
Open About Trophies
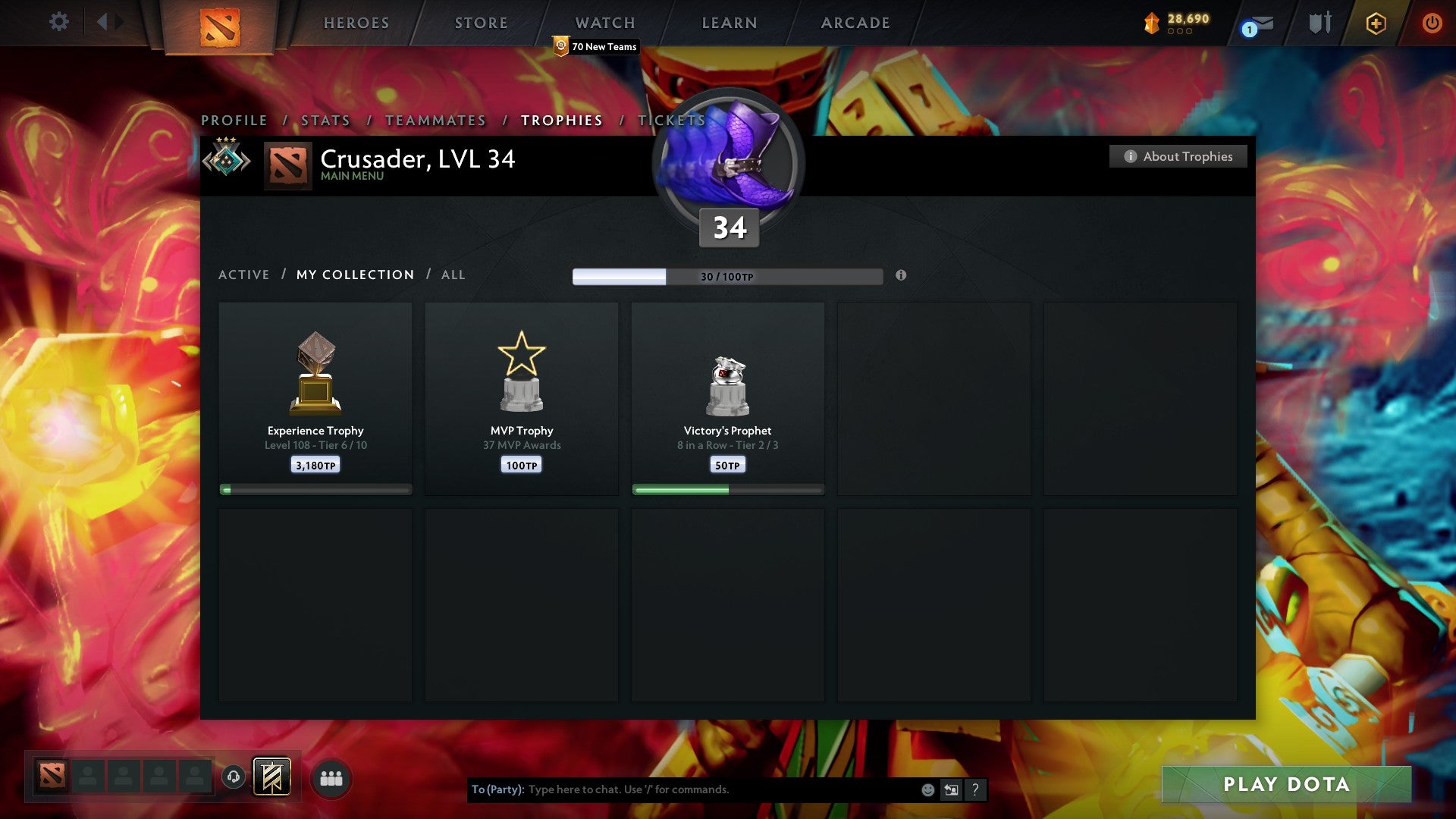1178,156
